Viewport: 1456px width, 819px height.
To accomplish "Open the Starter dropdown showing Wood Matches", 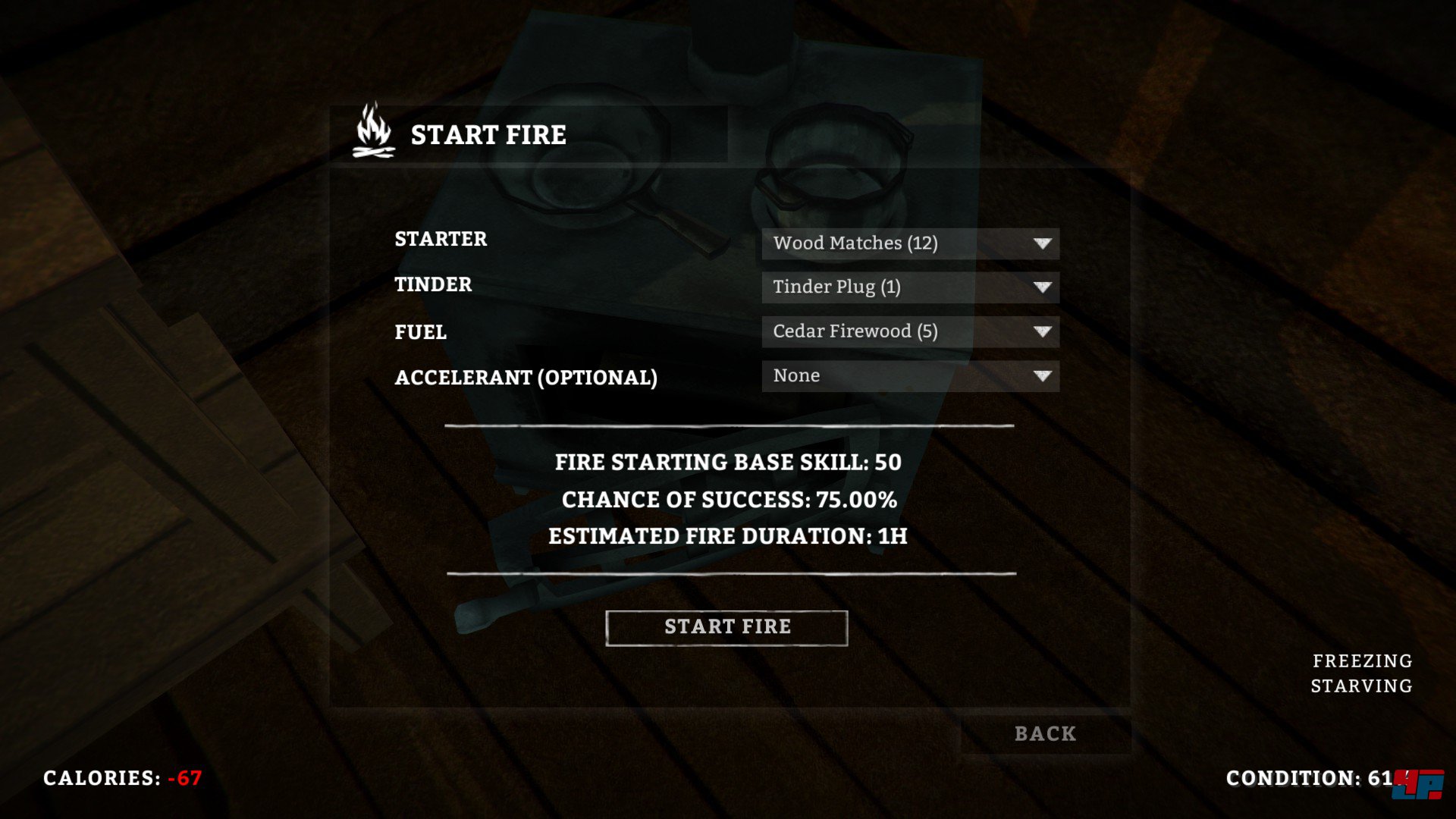I will 910,243.
